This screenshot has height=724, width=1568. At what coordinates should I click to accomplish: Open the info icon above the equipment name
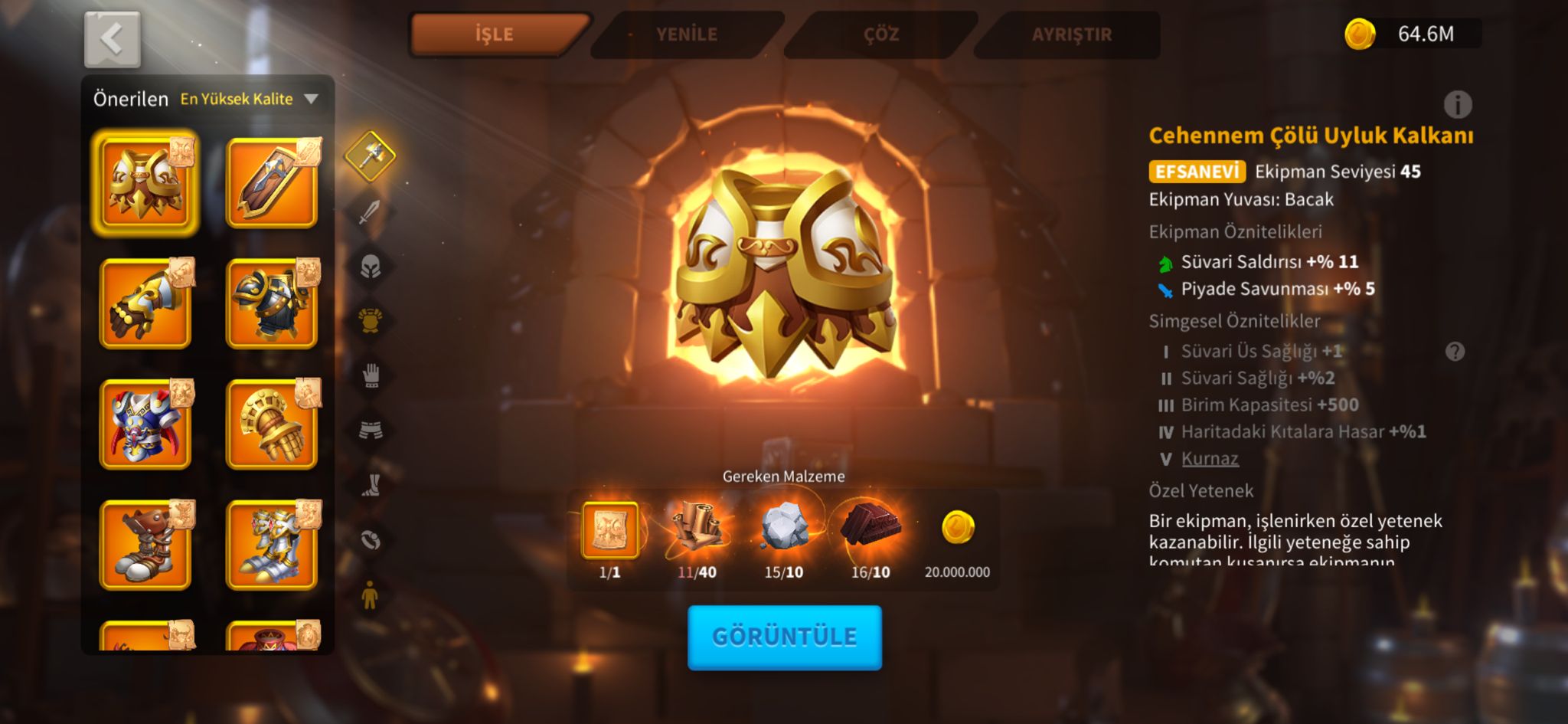1457,104
